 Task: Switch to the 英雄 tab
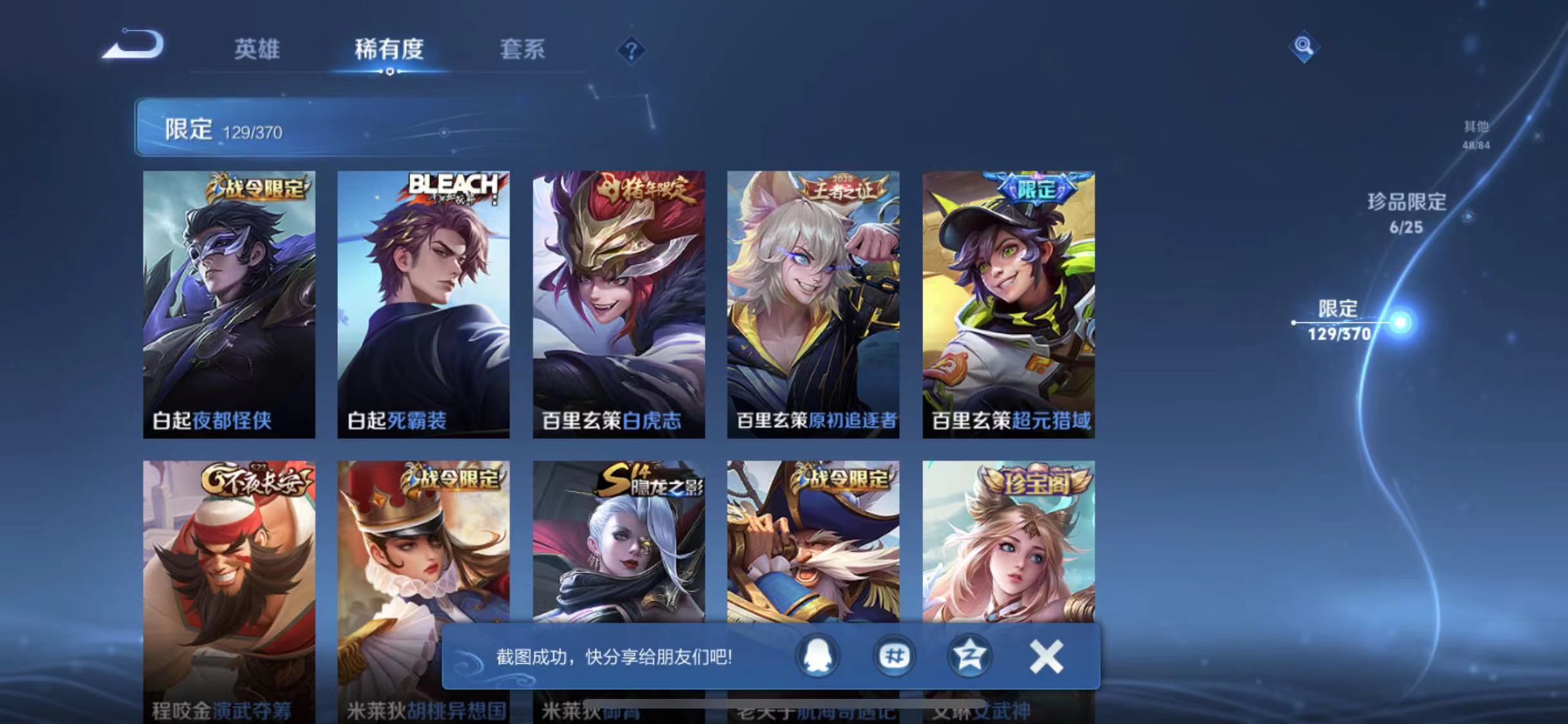click(257, 50)
